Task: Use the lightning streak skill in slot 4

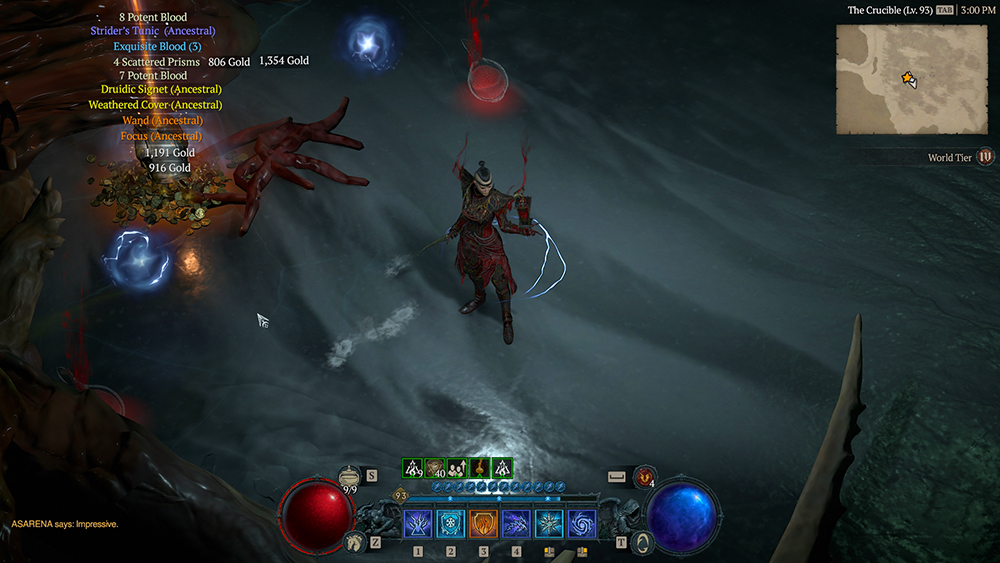Action: [x=516, y=523]
